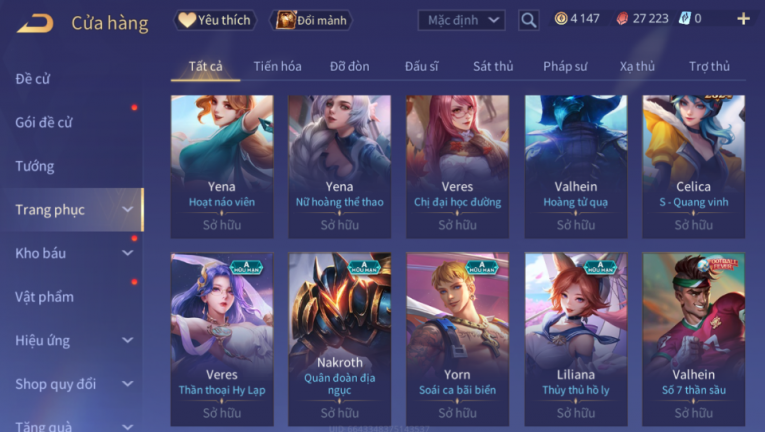The width and height of the screenshot is (765, 432).
Task: Expand the Kho báu menu
Action: point(72,253)
